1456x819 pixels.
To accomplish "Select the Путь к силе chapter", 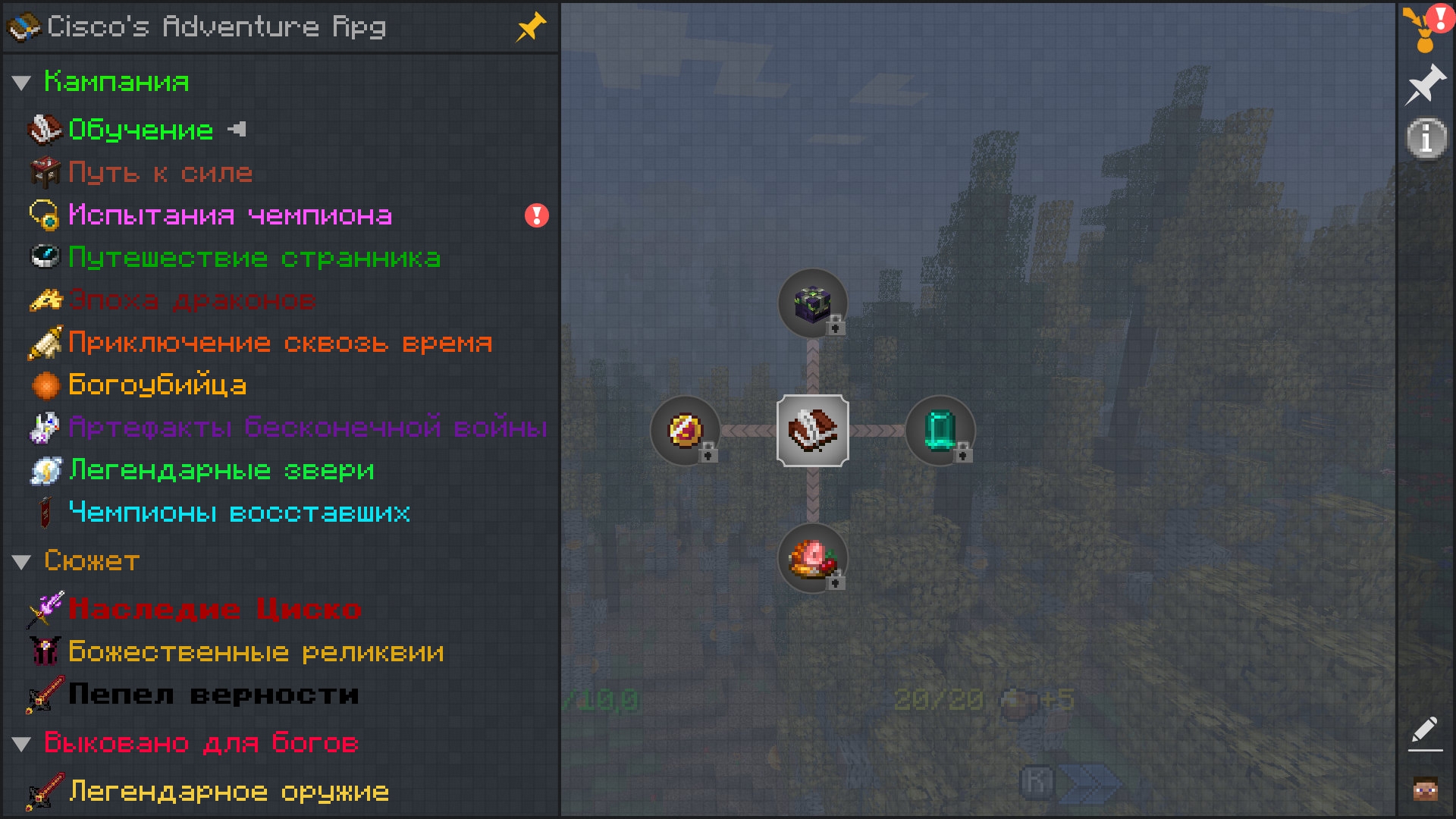I will (160, 173).
